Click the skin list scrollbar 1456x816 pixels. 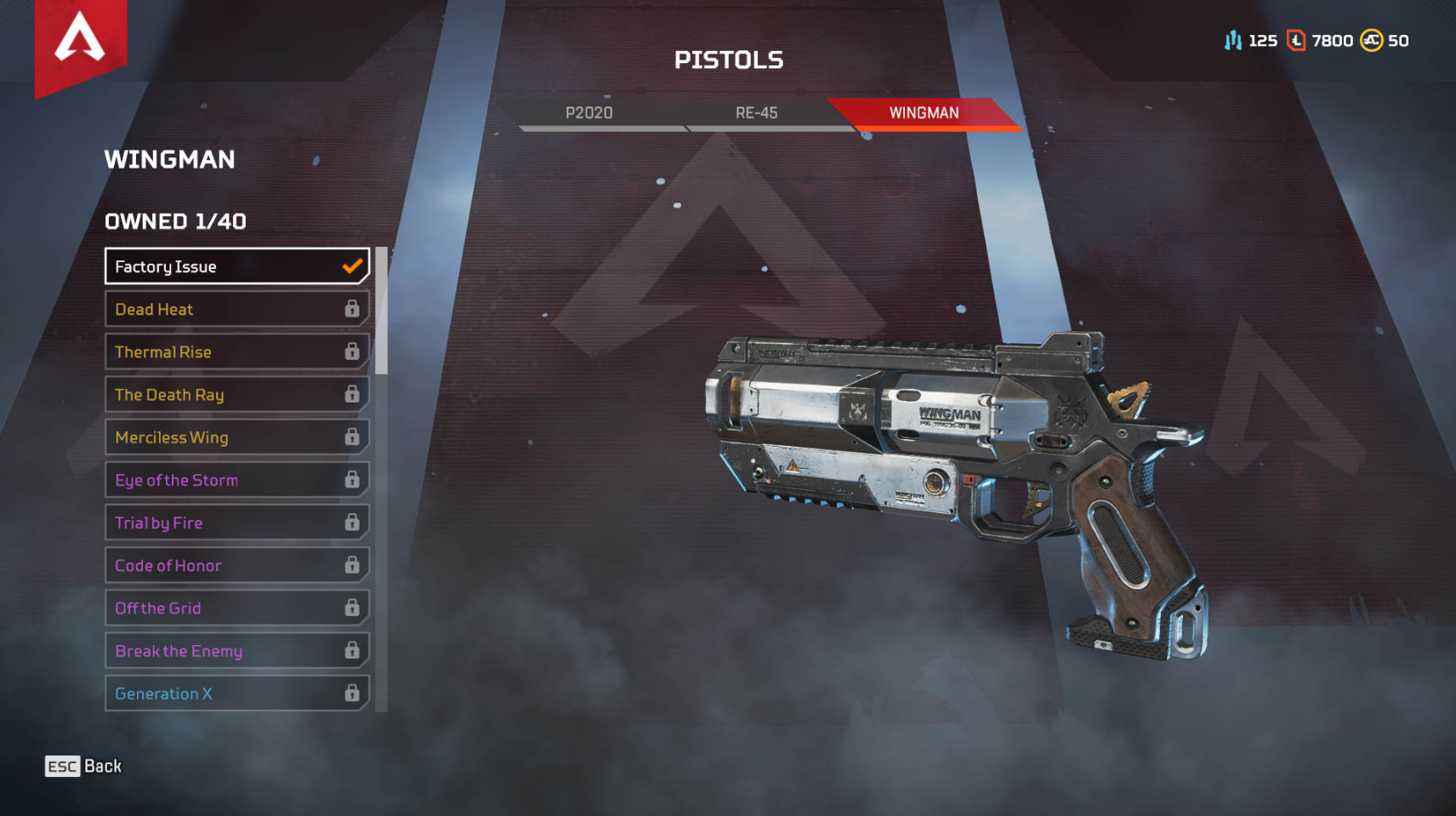tap(382, 311)
